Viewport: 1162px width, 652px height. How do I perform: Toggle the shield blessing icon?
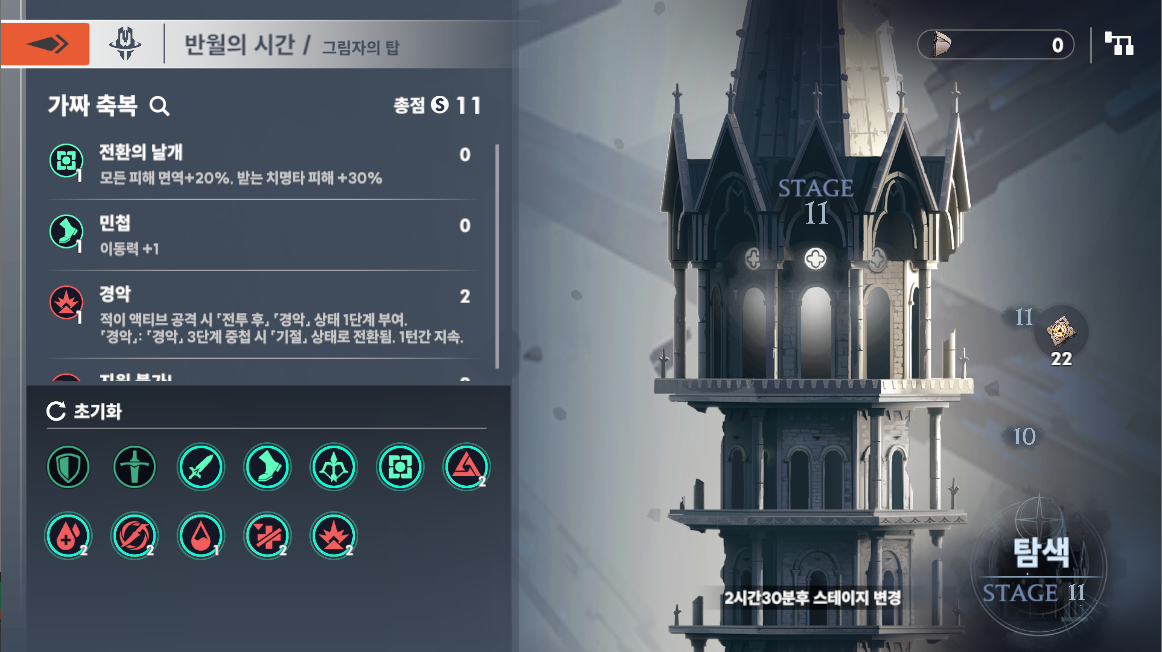(x=68, y=467)
